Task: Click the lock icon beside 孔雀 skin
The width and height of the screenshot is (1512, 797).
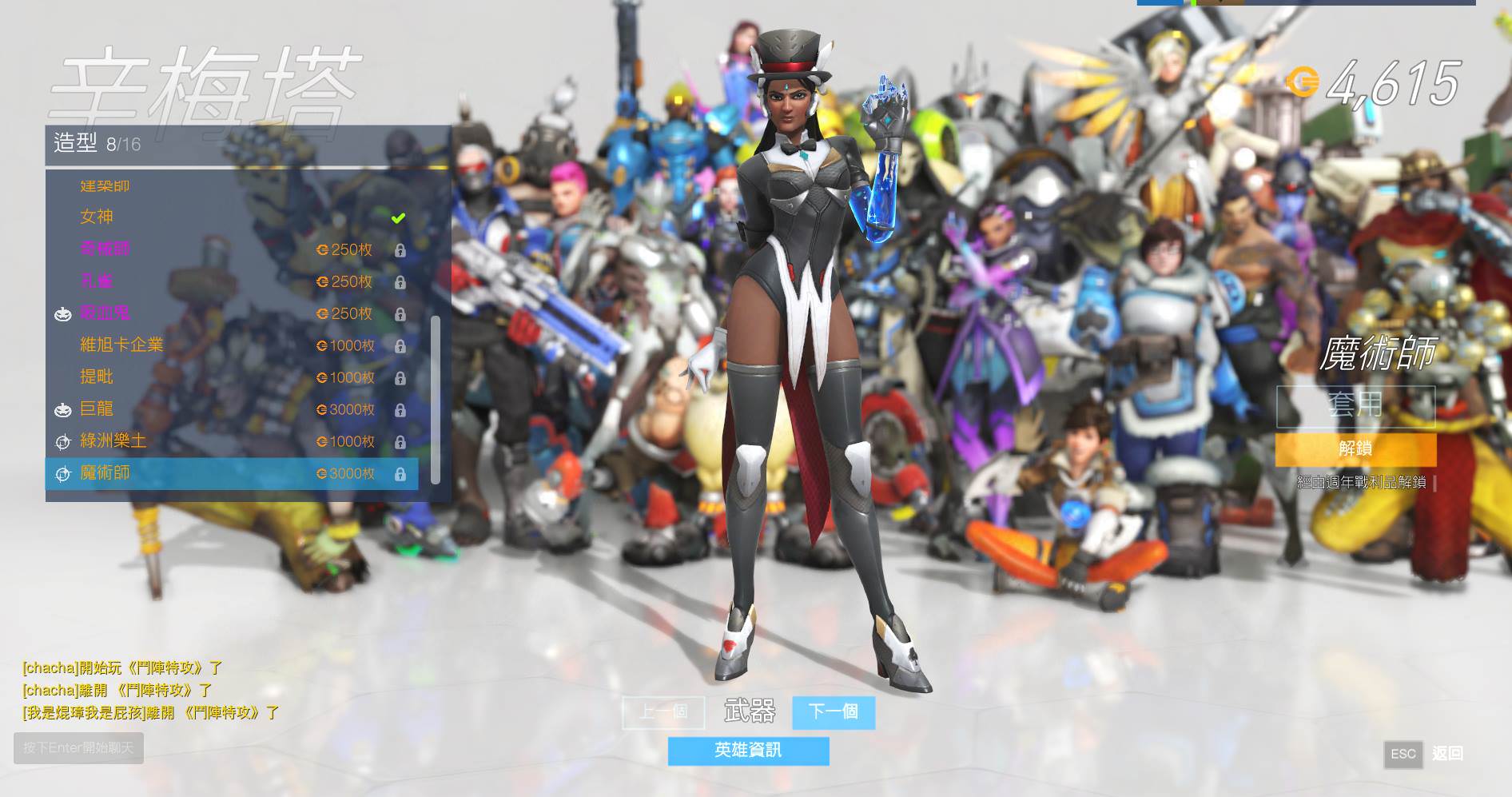Action: (x=401, y=282)
